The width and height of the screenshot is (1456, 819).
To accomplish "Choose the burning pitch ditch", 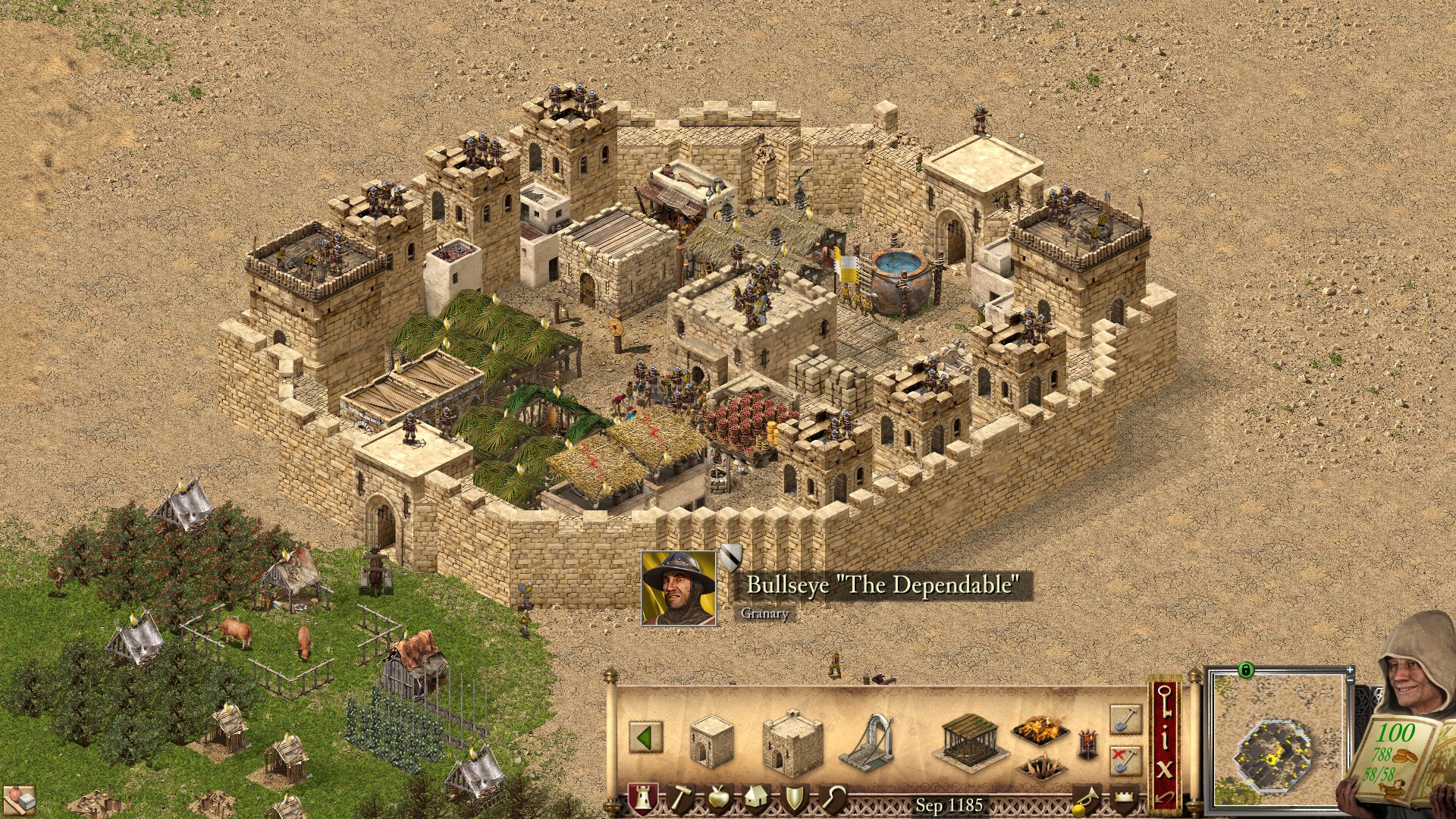I will (x=1040, y=730).
